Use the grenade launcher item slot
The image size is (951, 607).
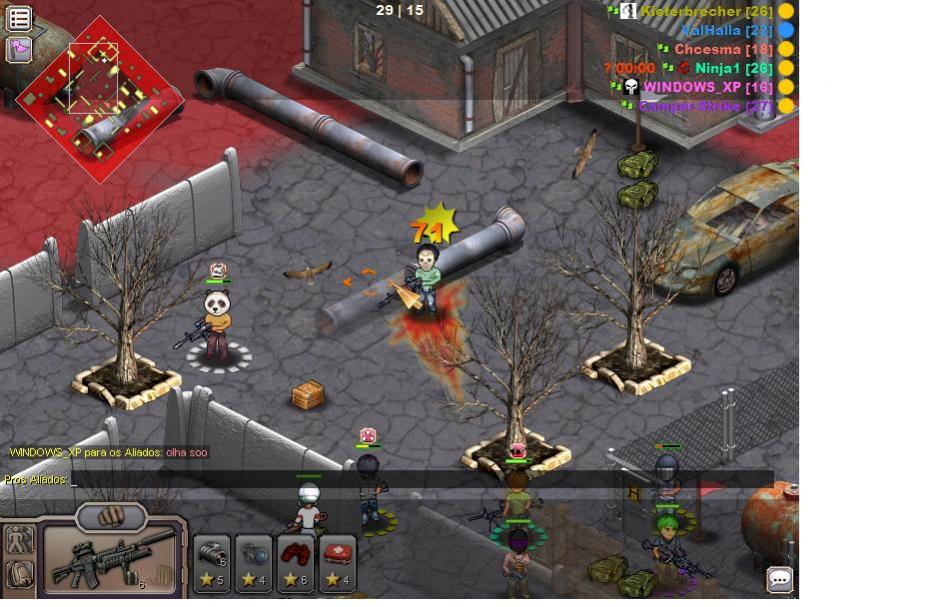(212, 564)
